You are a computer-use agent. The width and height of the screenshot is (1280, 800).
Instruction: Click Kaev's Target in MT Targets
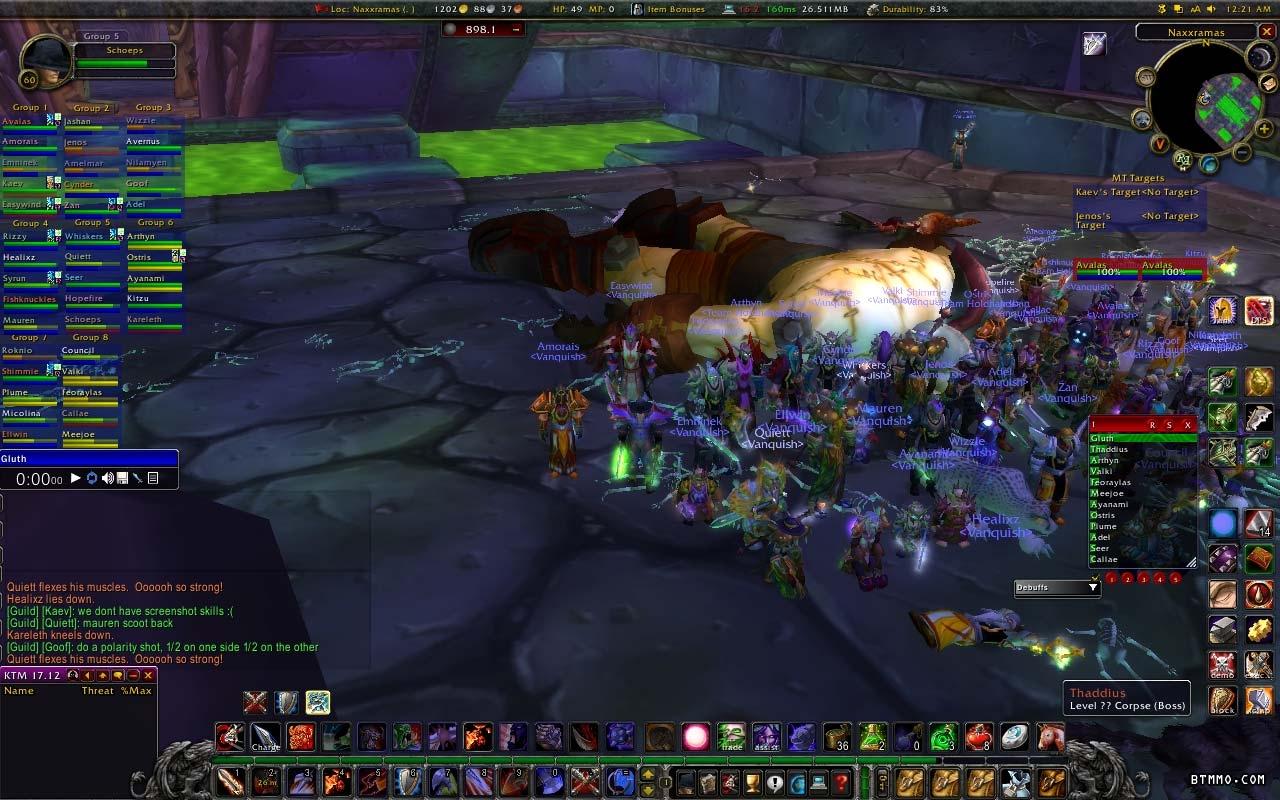1138,192
